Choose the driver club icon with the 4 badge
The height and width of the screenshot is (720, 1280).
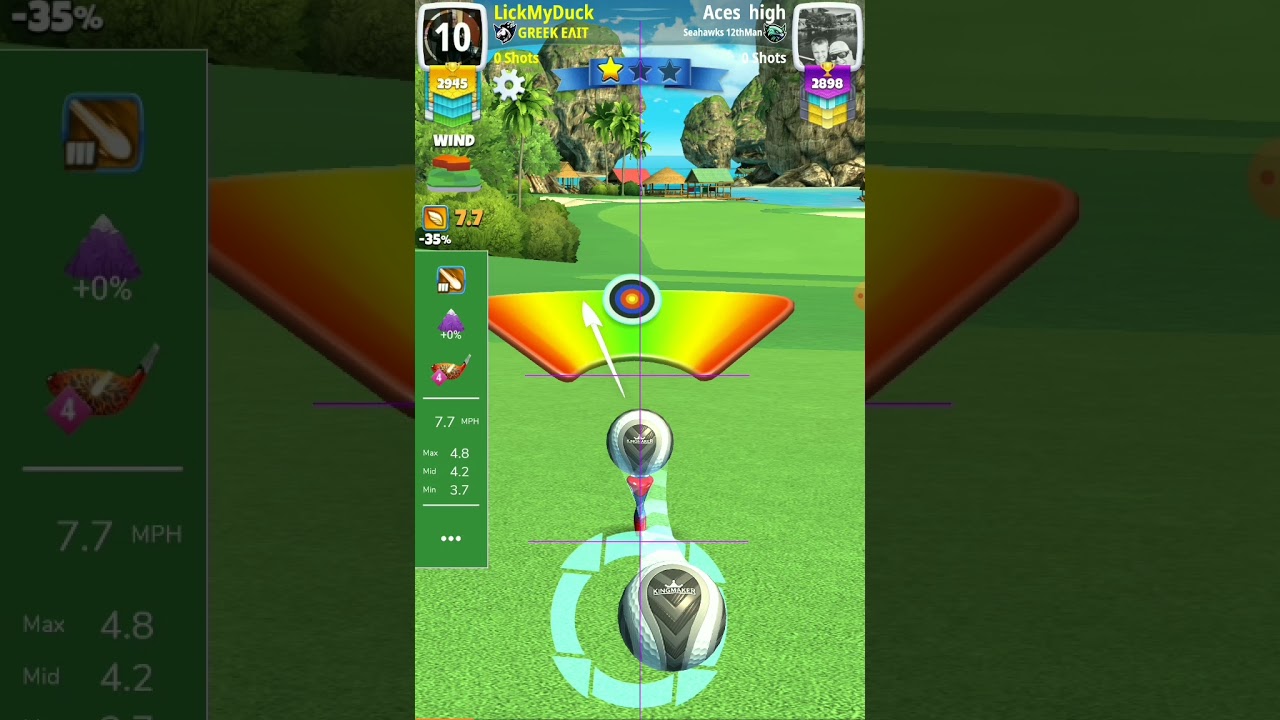(450, 371)
